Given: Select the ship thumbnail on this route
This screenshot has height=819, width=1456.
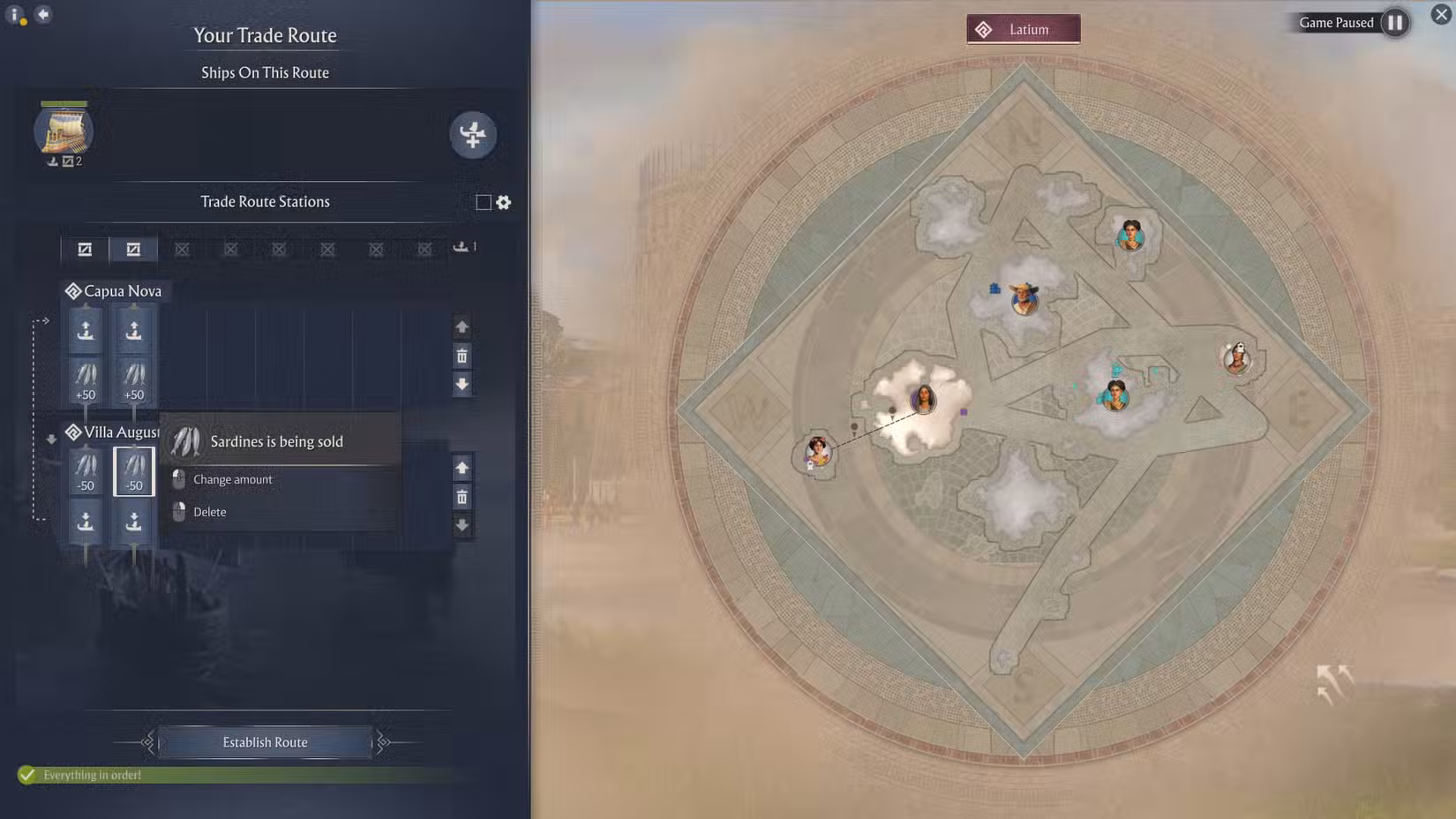Looking at the screenshot, I should (64, 132).
